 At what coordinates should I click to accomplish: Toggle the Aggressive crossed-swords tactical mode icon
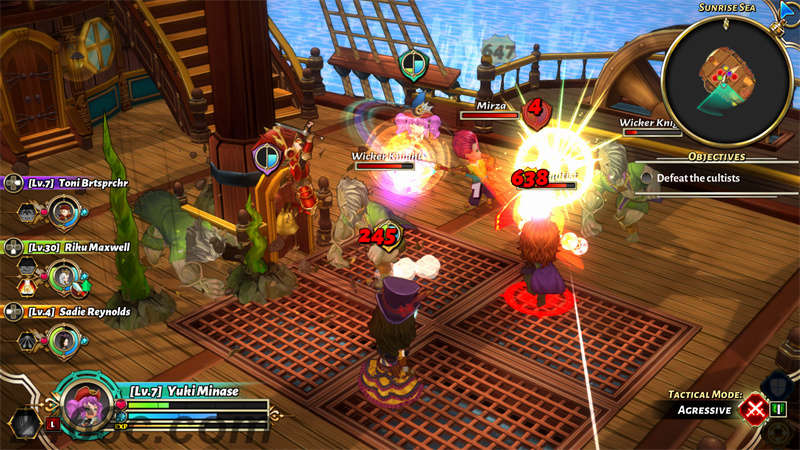coord(754,408)
